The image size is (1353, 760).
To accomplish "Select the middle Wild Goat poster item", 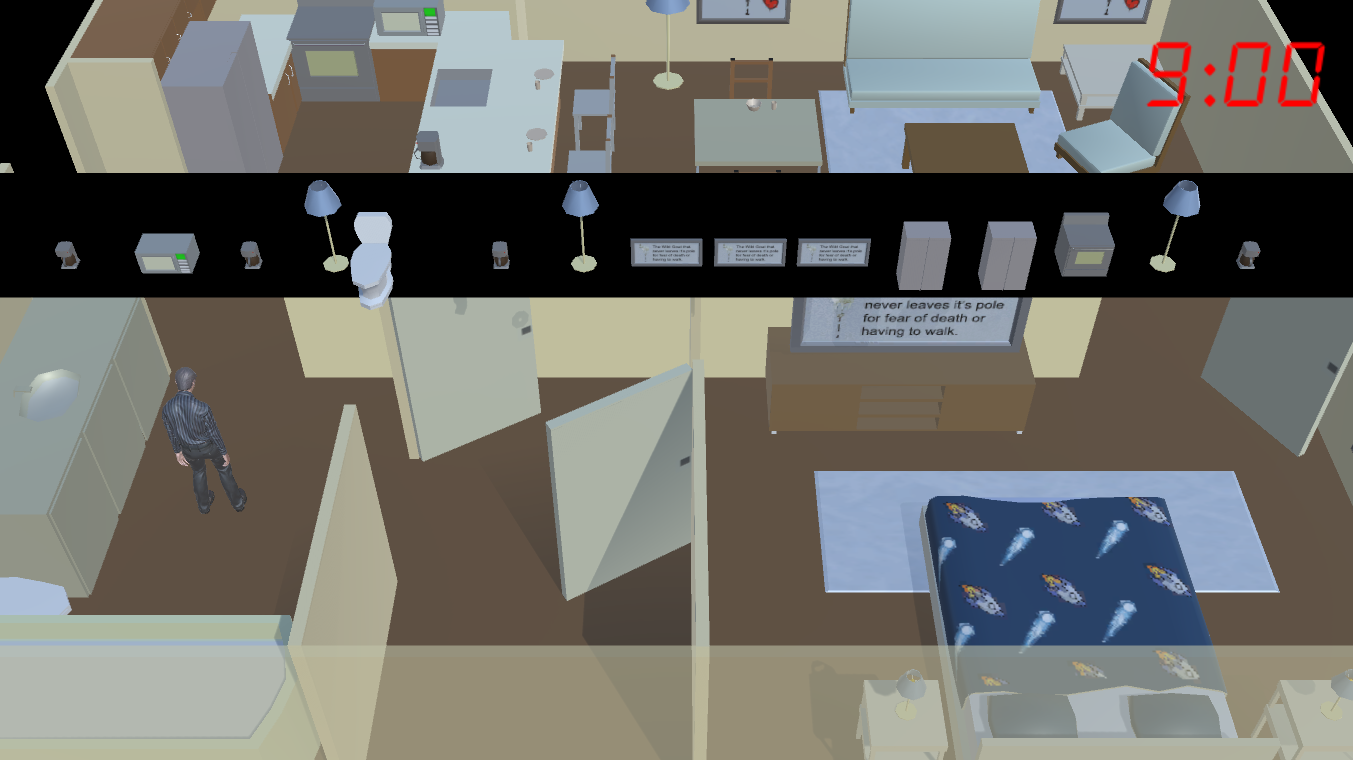I will (750, 253).
